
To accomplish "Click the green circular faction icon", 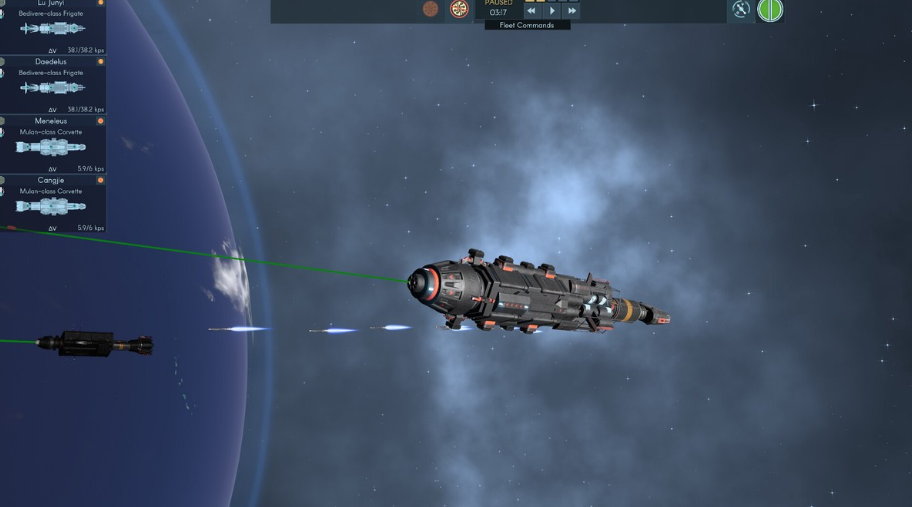I will [x=770, y=10].
